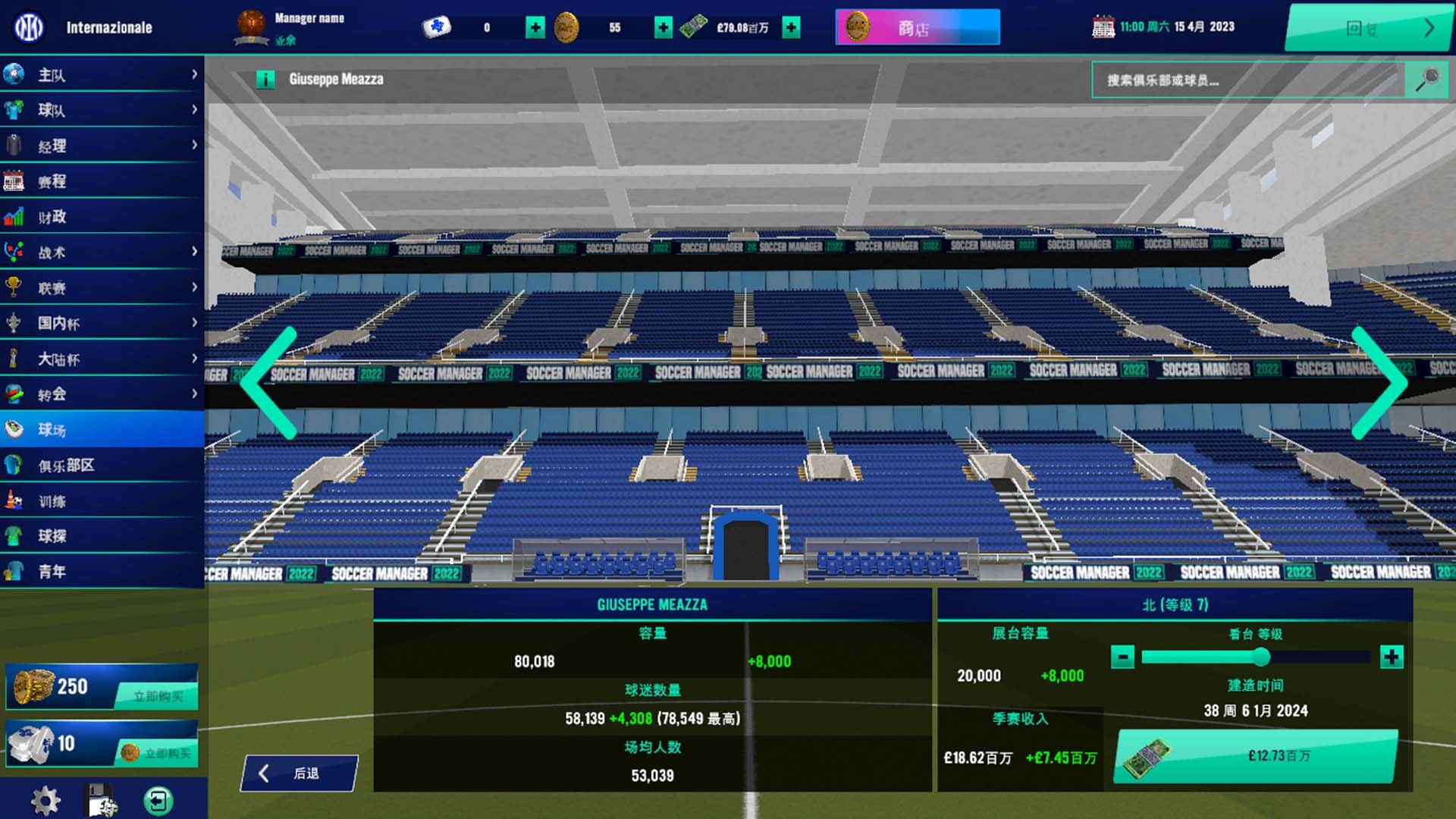This screenshot has height=819, width=1456.
Task: Increase the stand level with plus button
Action: (x=1392, y=657)
